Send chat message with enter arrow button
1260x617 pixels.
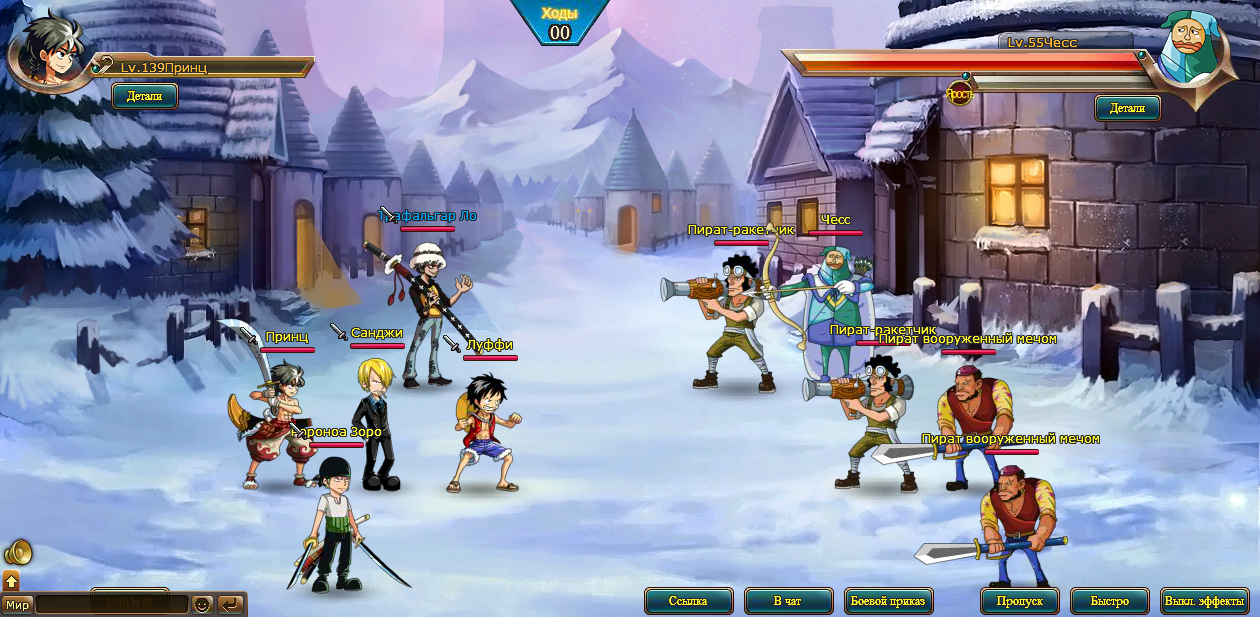[231, 605]
